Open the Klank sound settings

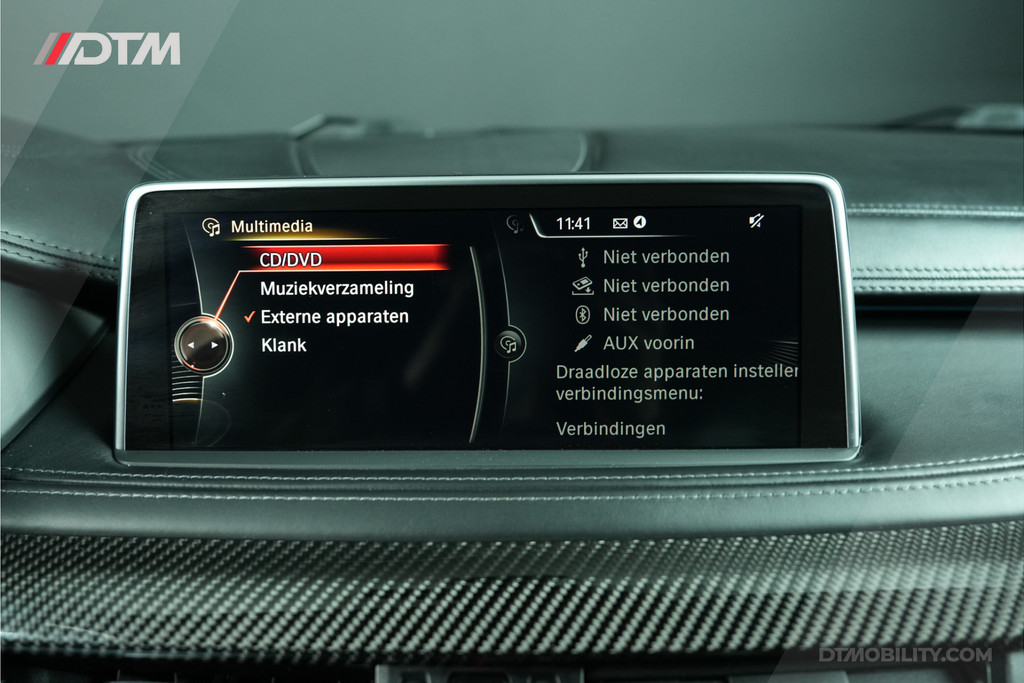284,346
